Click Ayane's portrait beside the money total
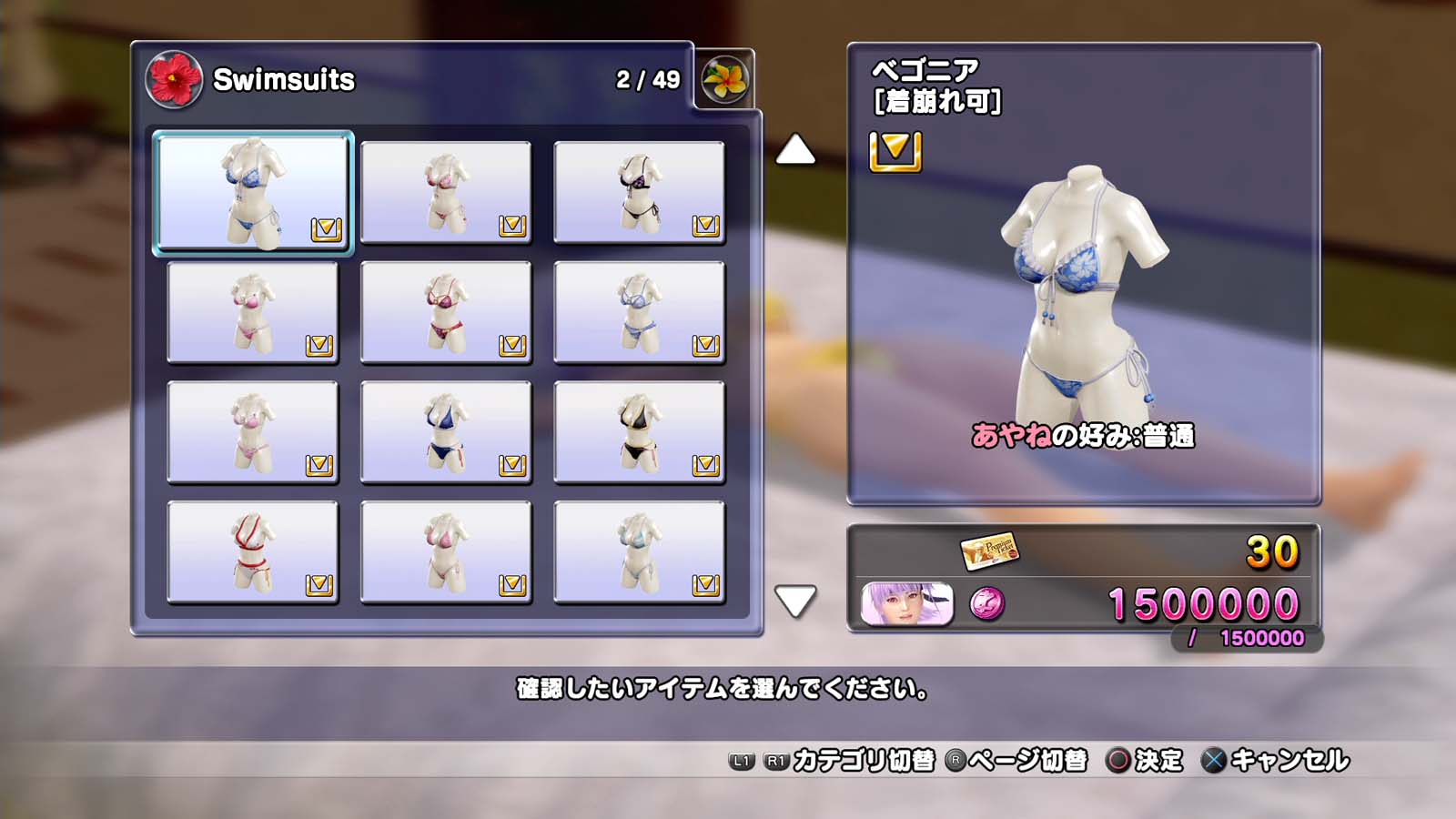Screen dimensions: 1456x819 [907, 604]
